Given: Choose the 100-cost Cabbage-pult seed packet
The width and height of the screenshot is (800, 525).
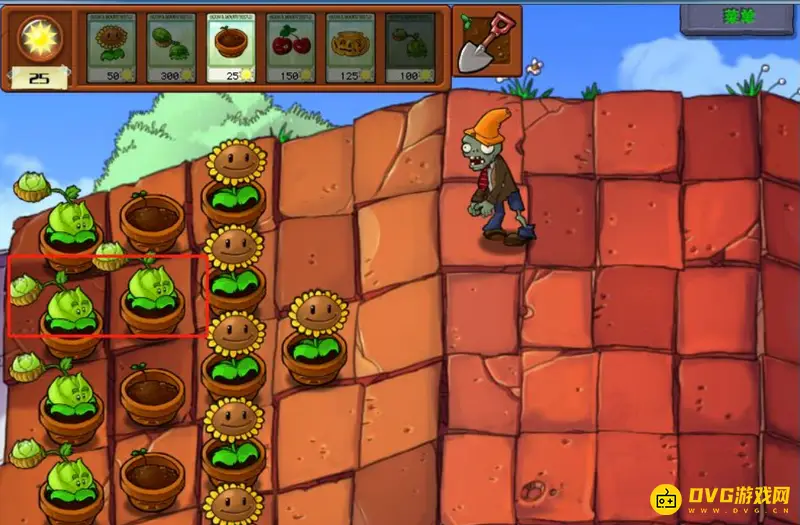Looking at the screenshot, I should (411, 47).
